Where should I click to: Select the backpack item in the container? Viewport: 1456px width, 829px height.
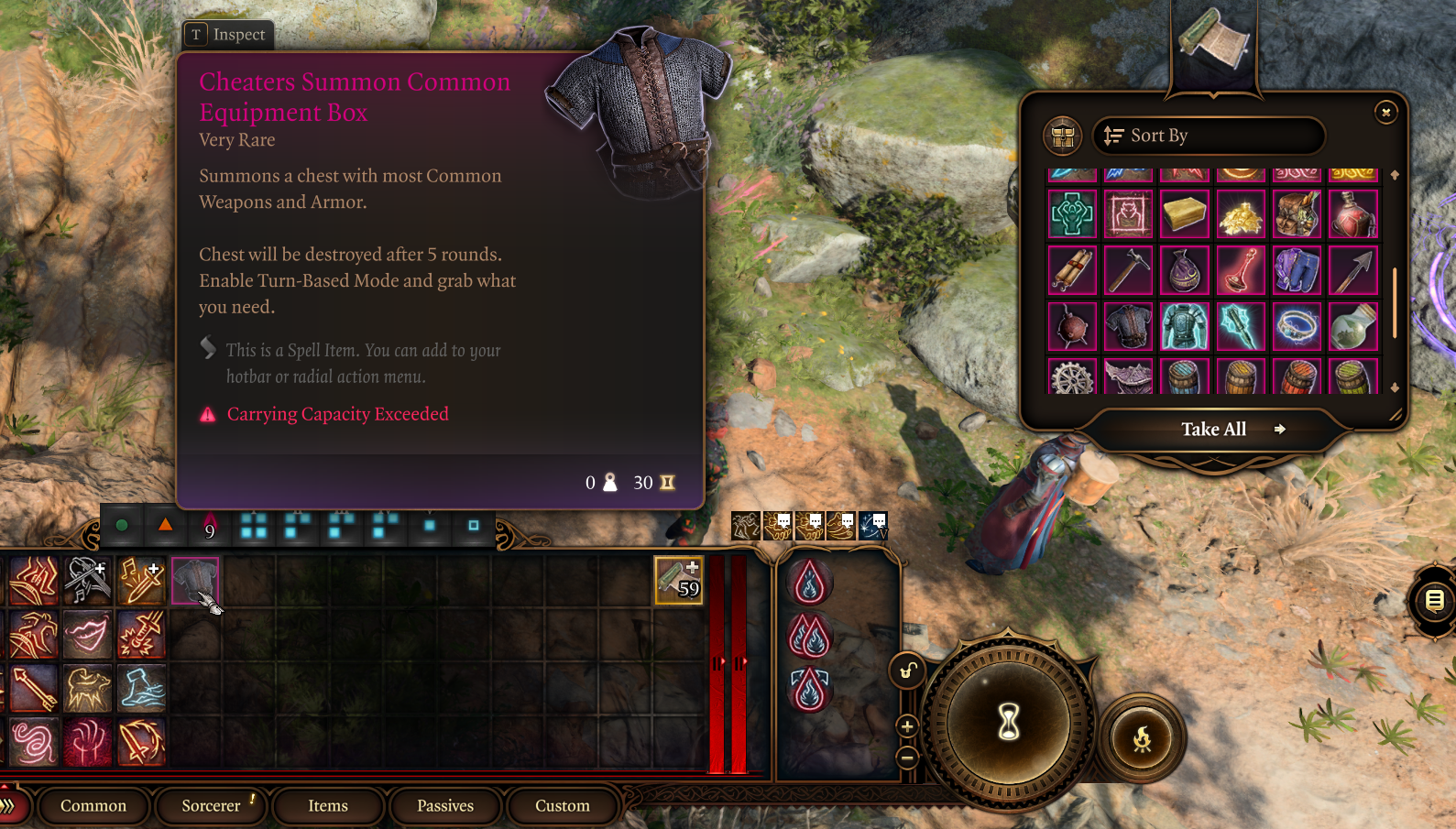(1297, 215)
